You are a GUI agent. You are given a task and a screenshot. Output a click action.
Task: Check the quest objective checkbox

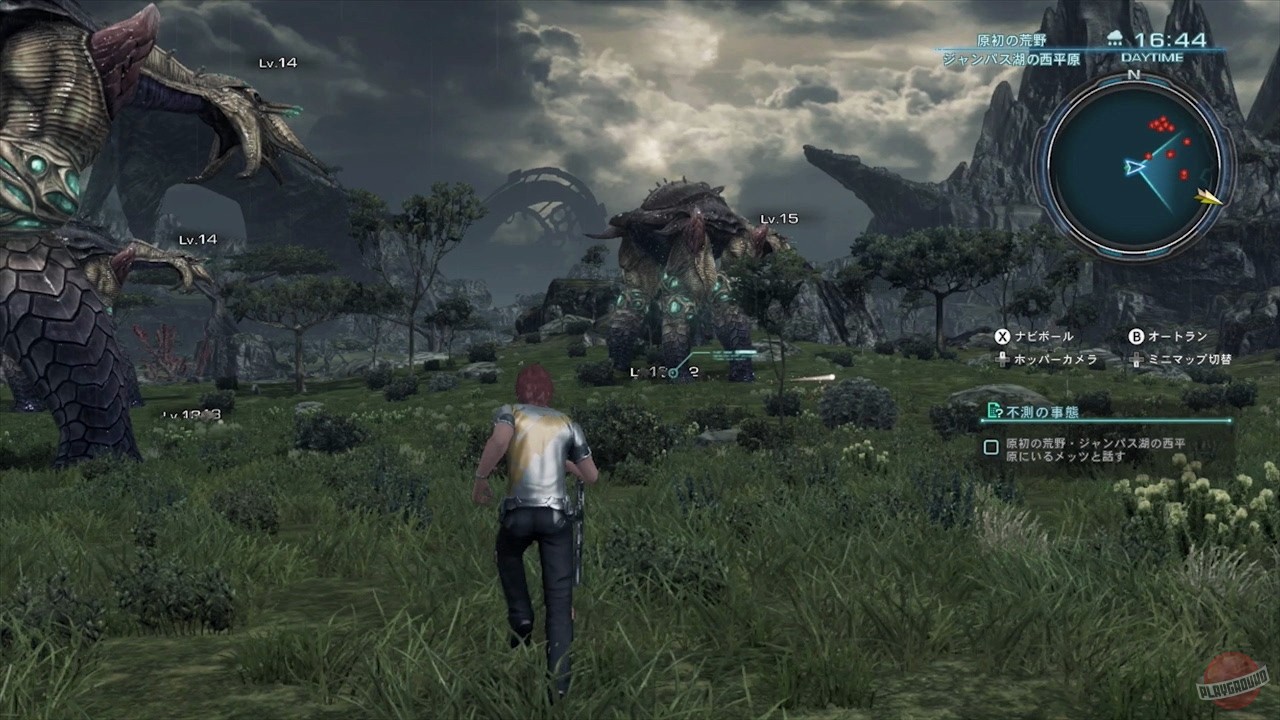click(x=992, y=444)
